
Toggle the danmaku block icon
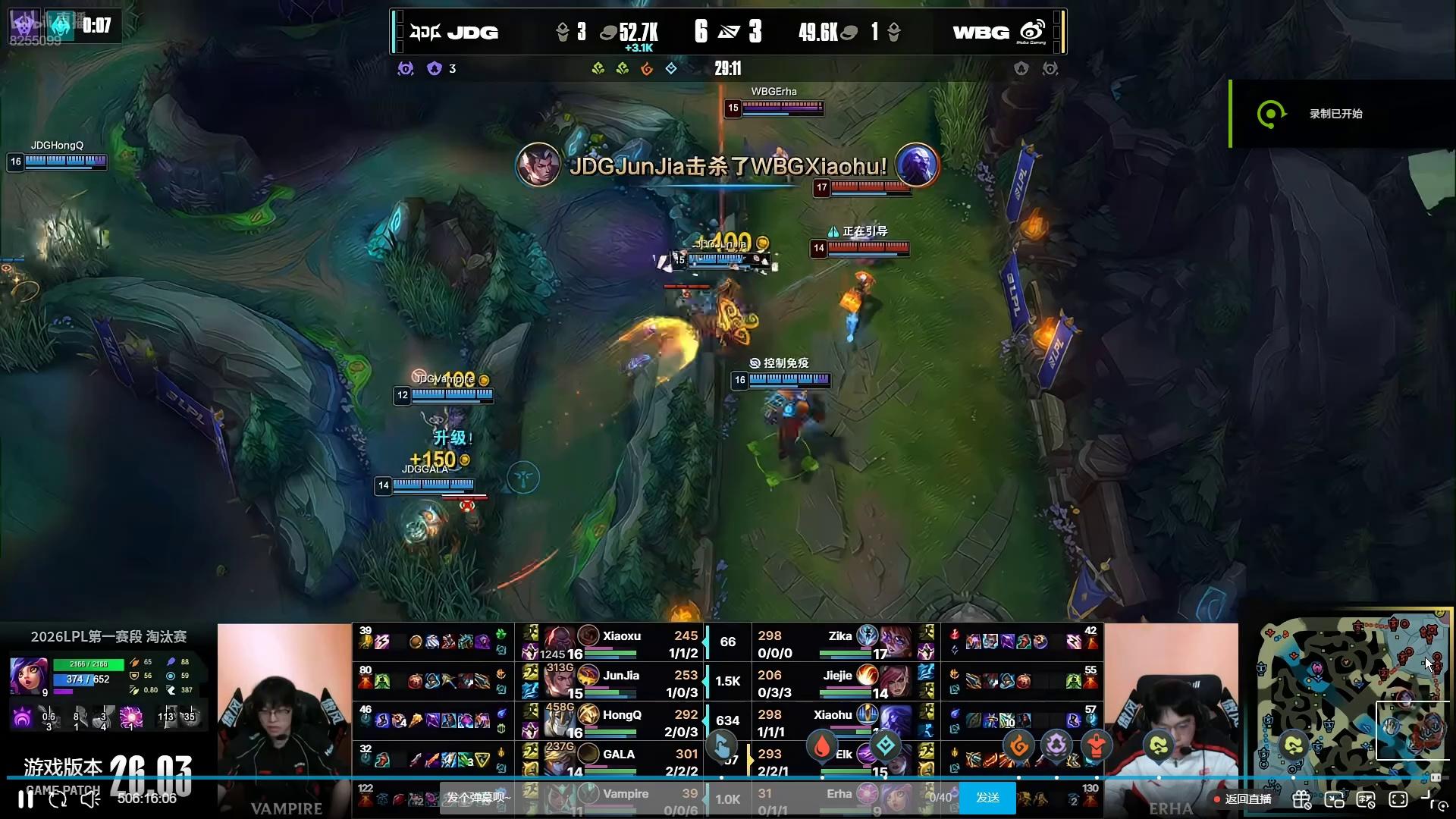click(1366, 799)
